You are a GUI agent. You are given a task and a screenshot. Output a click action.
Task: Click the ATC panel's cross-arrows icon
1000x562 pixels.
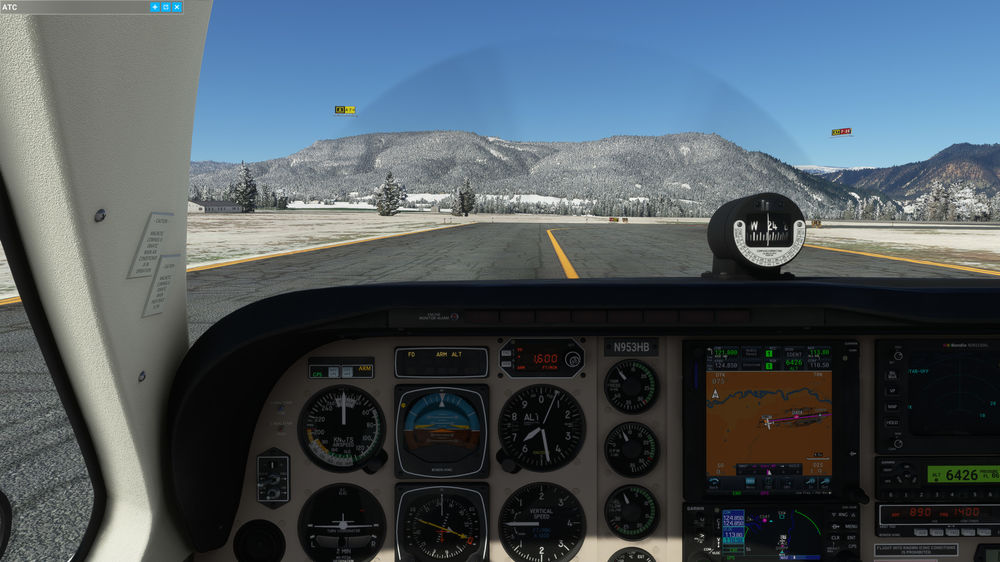pyautogui.click(x=154, y=7)
